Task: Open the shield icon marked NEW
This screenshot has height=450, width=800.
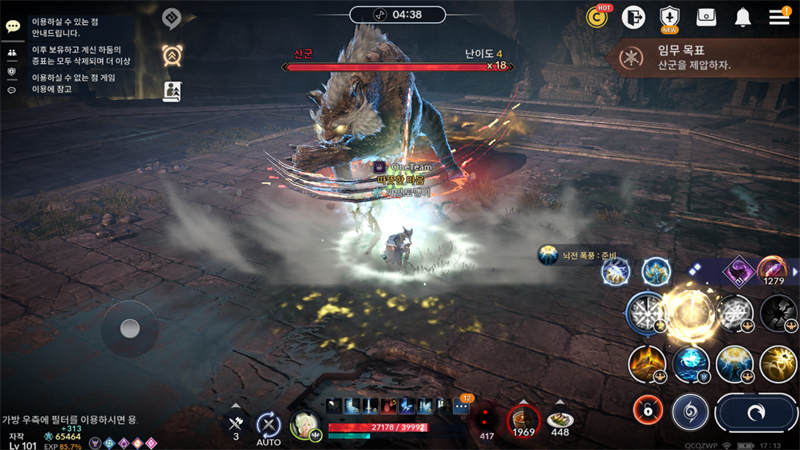Action: pyautogui.click(x=669, y=17)
